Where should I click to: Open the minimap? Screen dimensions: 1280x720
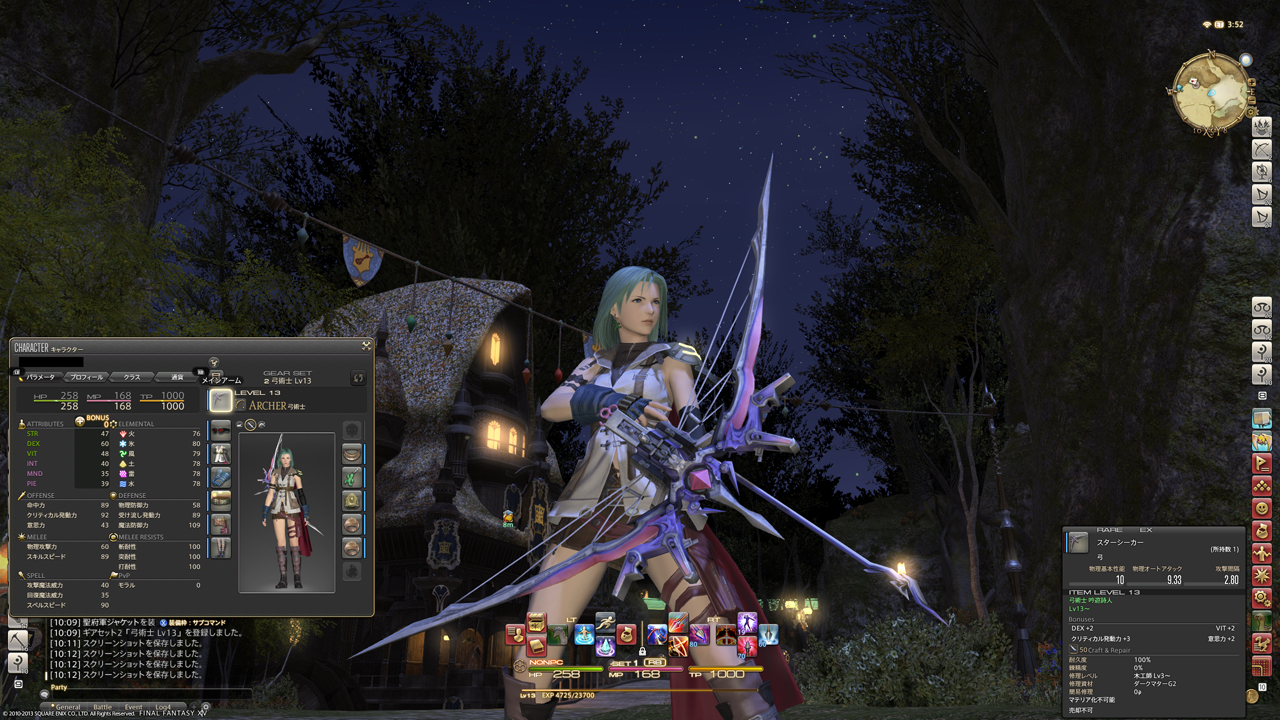tap(1209, 93)
